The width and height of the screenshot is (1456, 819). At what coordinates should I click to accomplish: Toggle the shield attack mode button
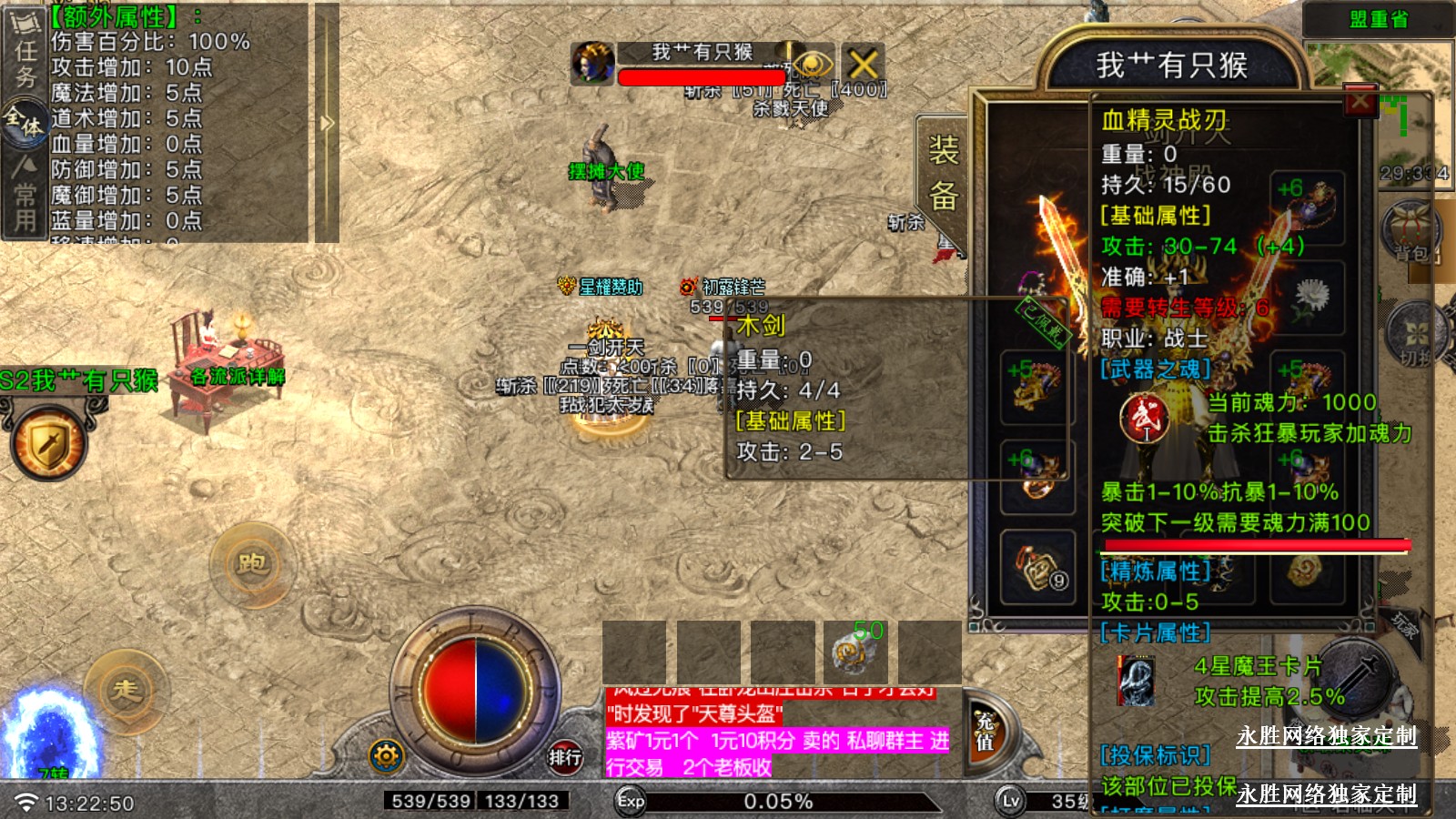49,445
